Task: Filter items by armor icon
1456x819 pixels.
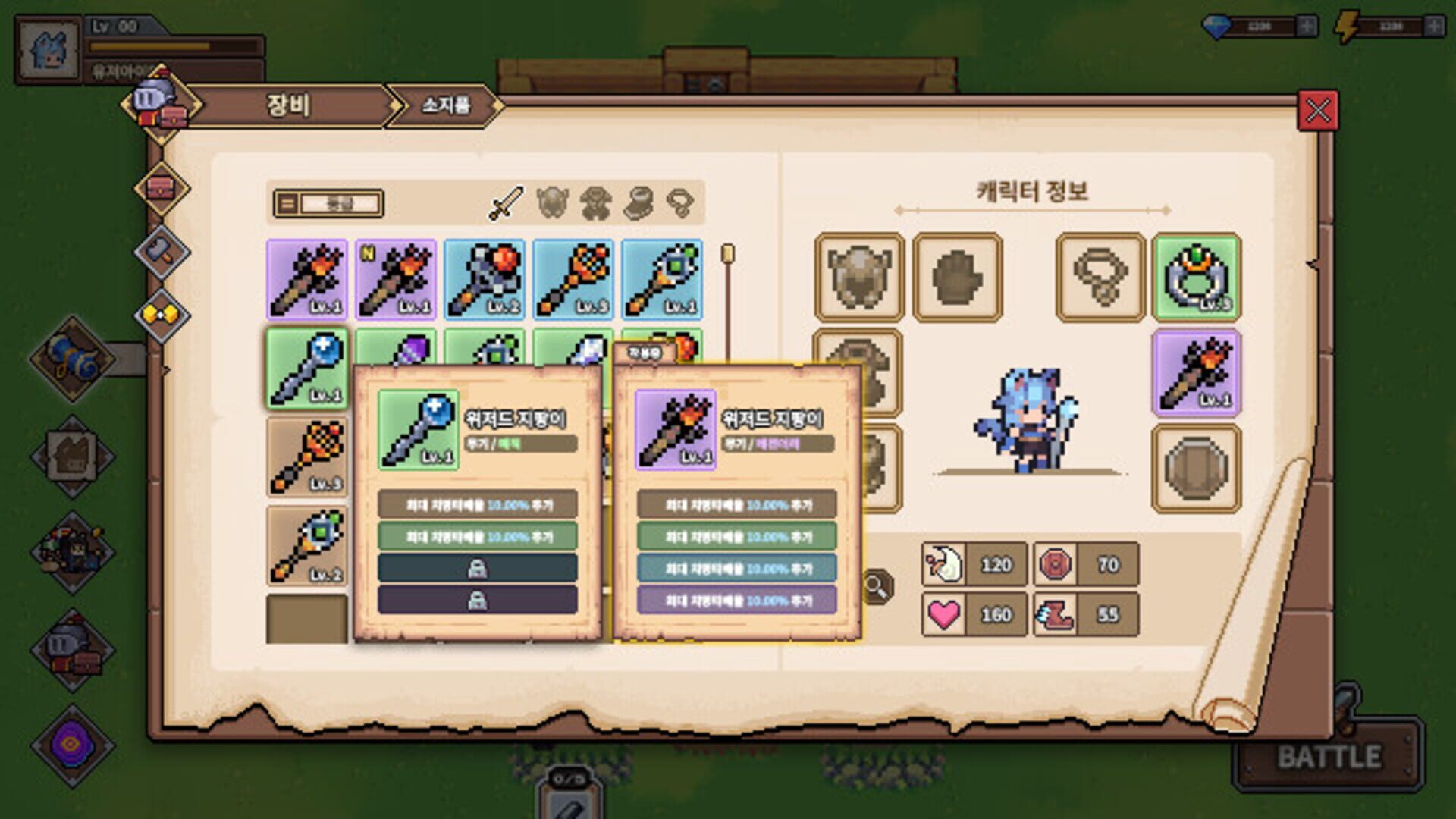Action: coord(596,201)
